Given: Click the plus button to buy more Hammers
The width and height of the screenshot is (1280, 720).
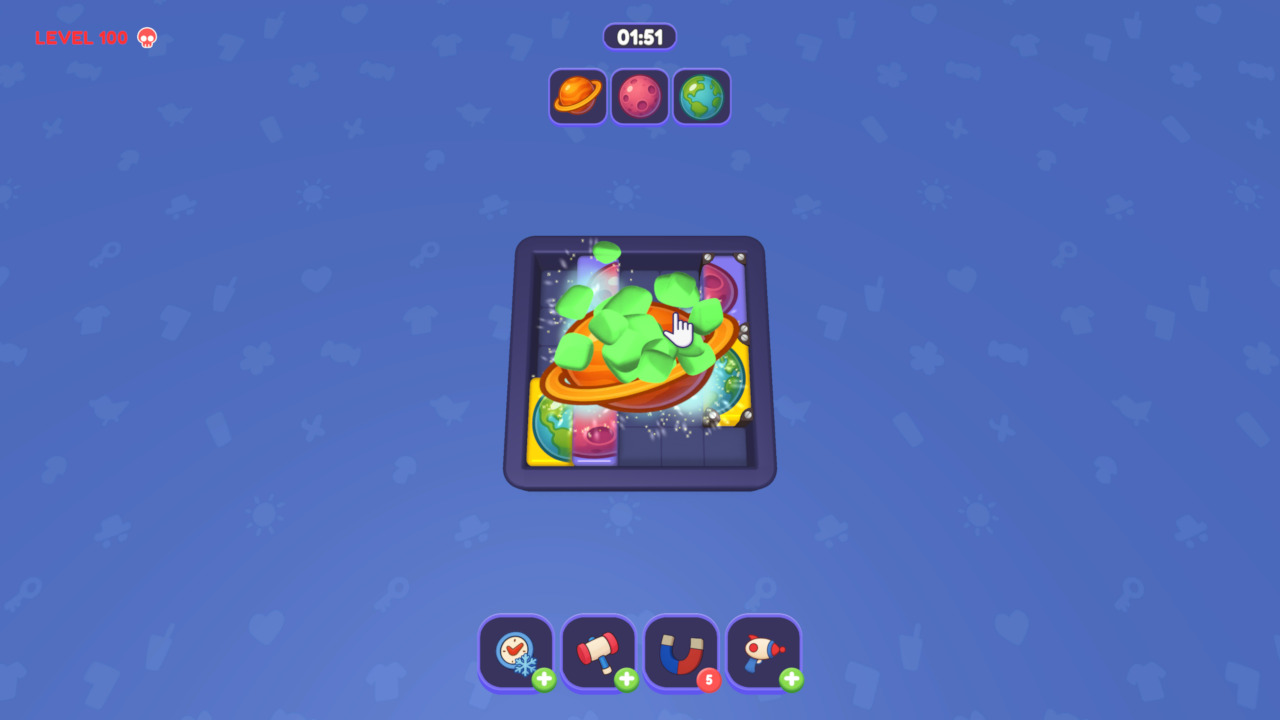Looking at the screenshot, I should pyautogui.click(x=625, y=679).
